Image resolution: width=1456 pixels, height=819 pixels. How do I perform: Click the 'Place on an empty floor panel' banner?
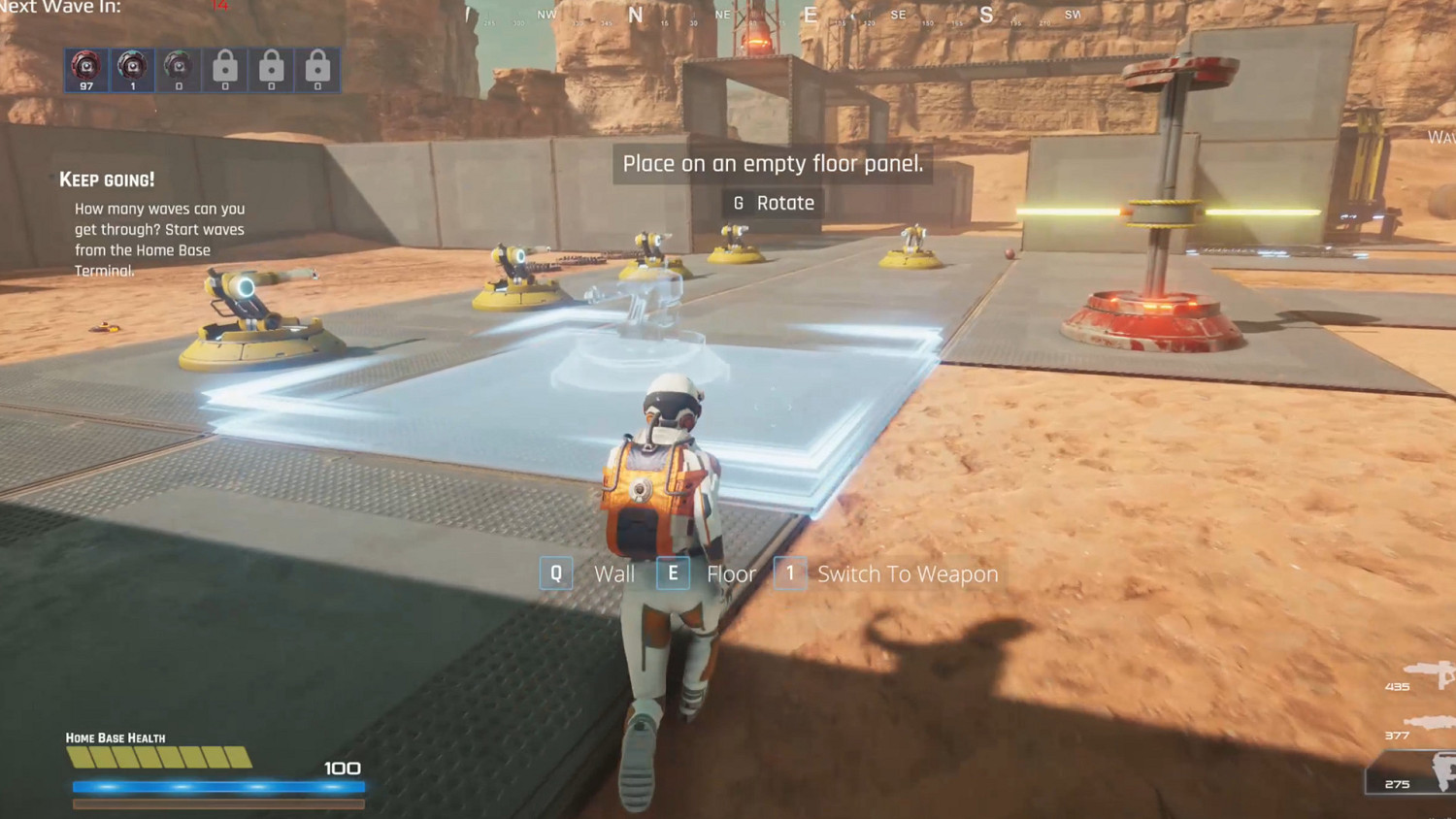click(x=775, y=163)
